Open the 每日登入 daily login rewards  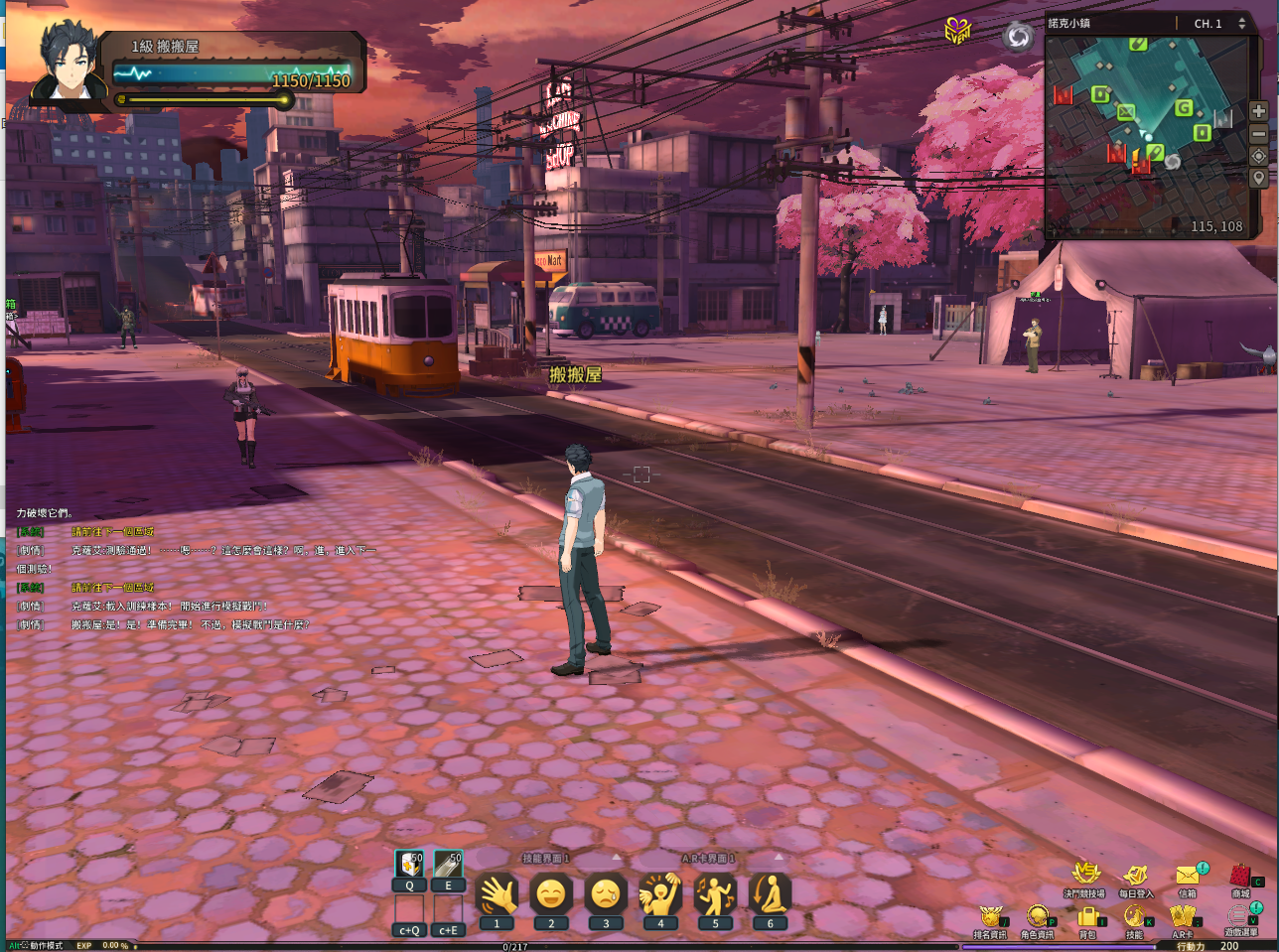(1135, 875)
